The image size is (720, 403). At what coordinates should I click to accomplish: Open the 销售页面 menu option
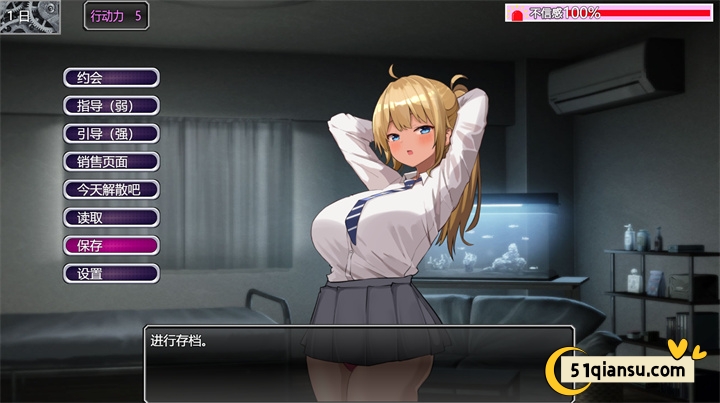tap(111, 161)
